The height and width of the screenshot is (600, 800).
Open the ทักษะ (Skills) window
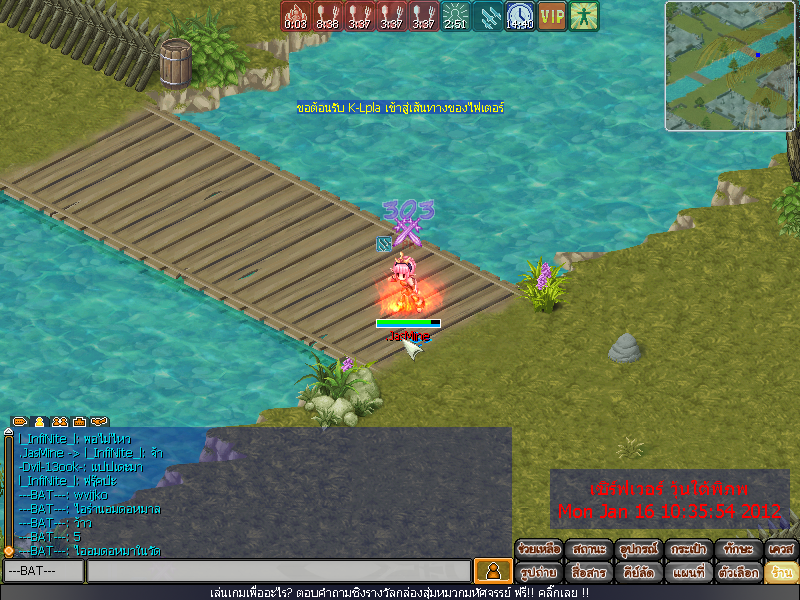[x=734, y=550]
